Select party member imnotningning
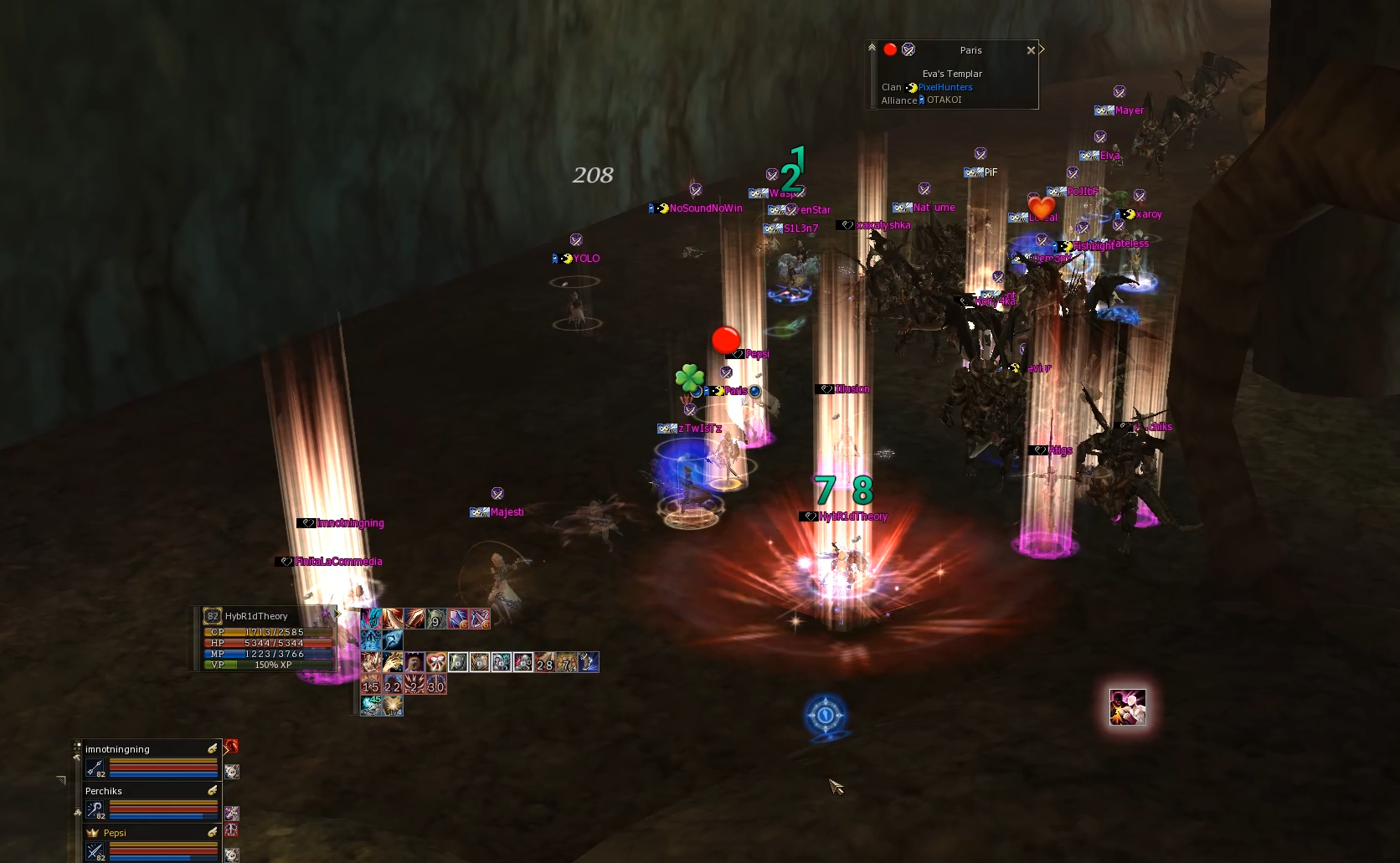Screen dimensions: 1400x863 click(117, 749)
